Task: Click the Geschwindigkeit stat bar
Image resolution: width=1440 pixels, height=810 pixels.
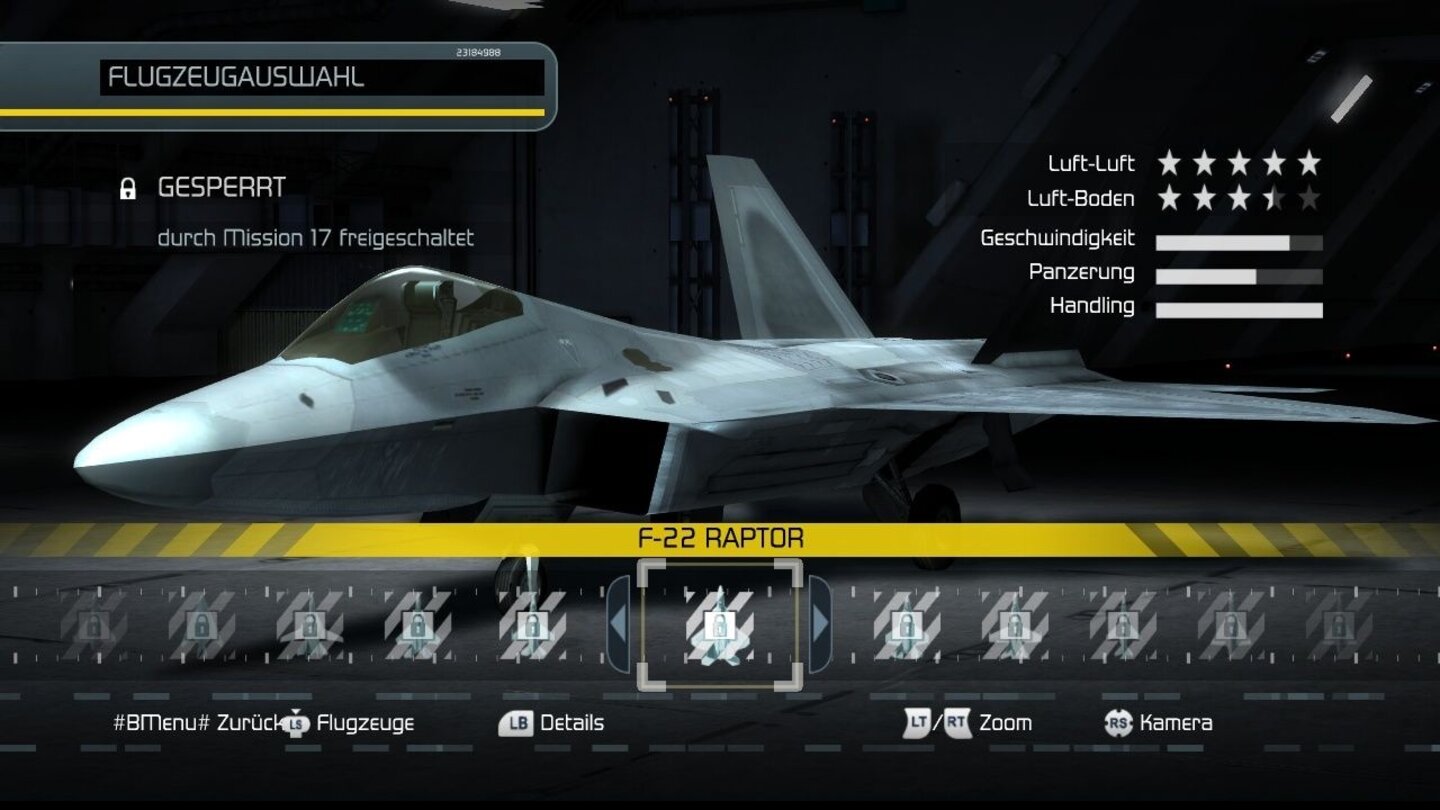Action: [x=1240, y=240]
